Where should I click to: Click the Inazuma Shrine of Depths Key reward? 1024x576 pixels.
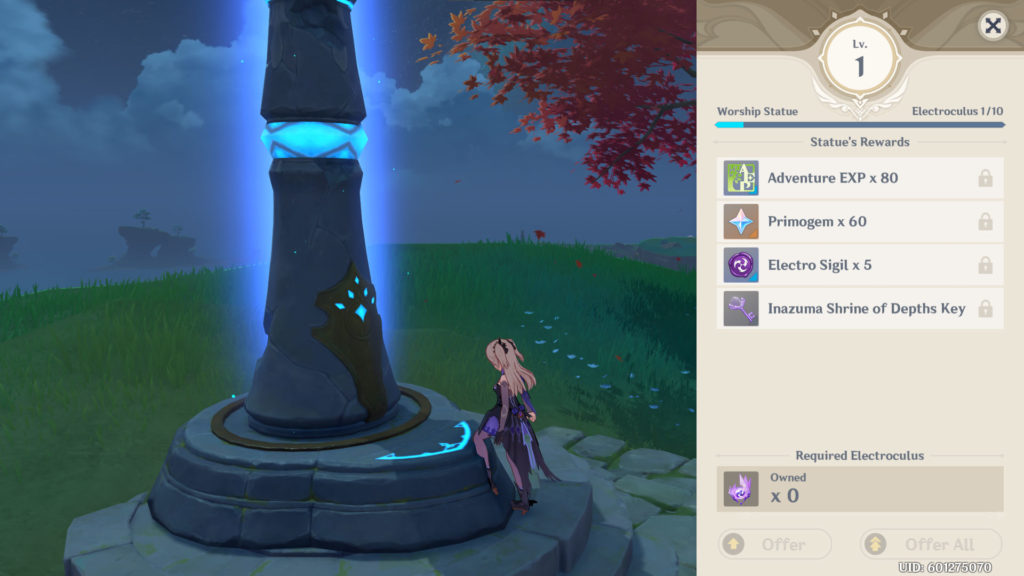860,308
